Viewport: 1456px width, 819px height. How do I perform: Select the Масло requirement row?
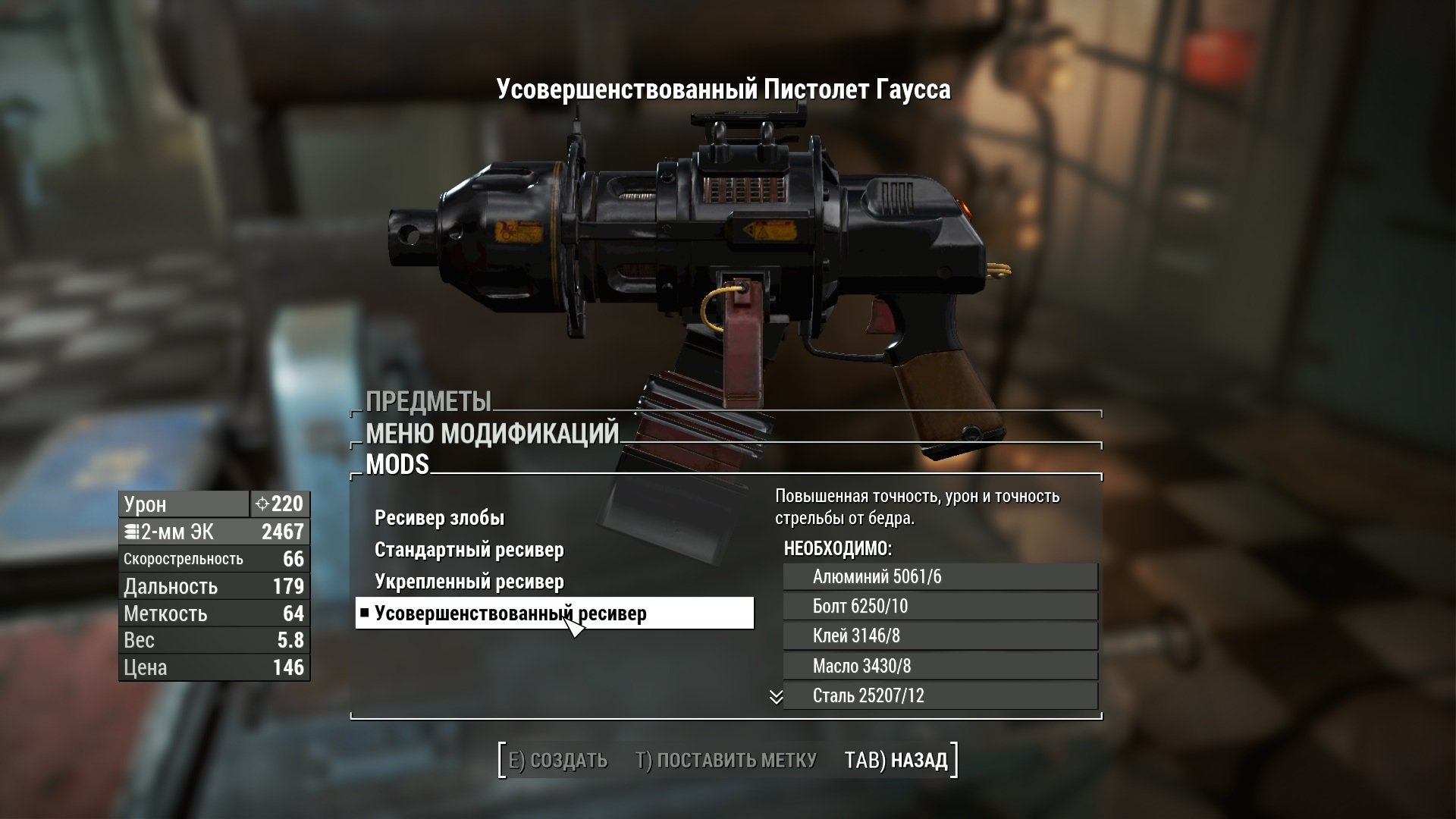940,667
